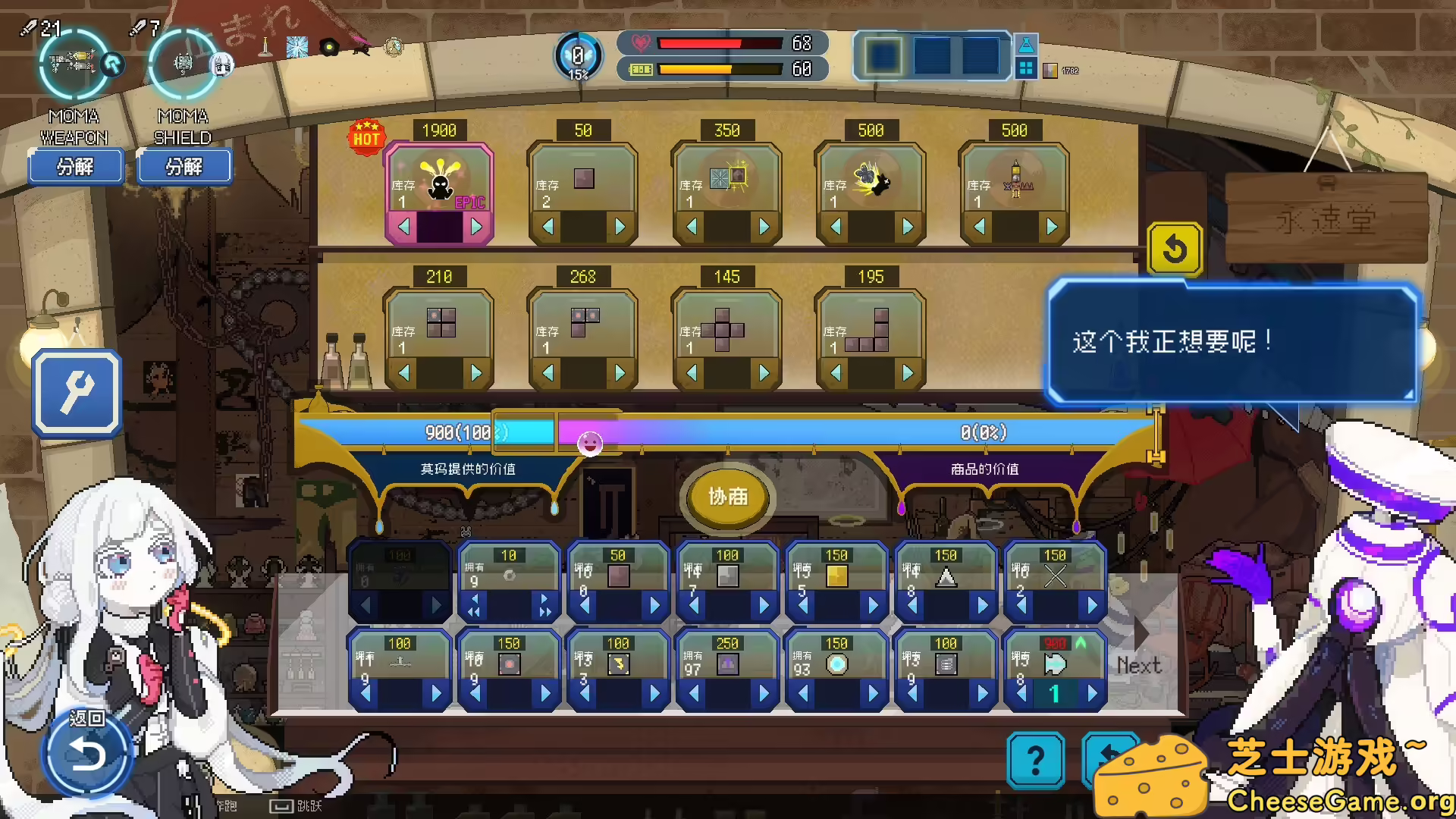This screenshot has height=819, width=1456.
Task: Open the MOMA WEAPON equipment circle icon
Action: coord(74,65)
